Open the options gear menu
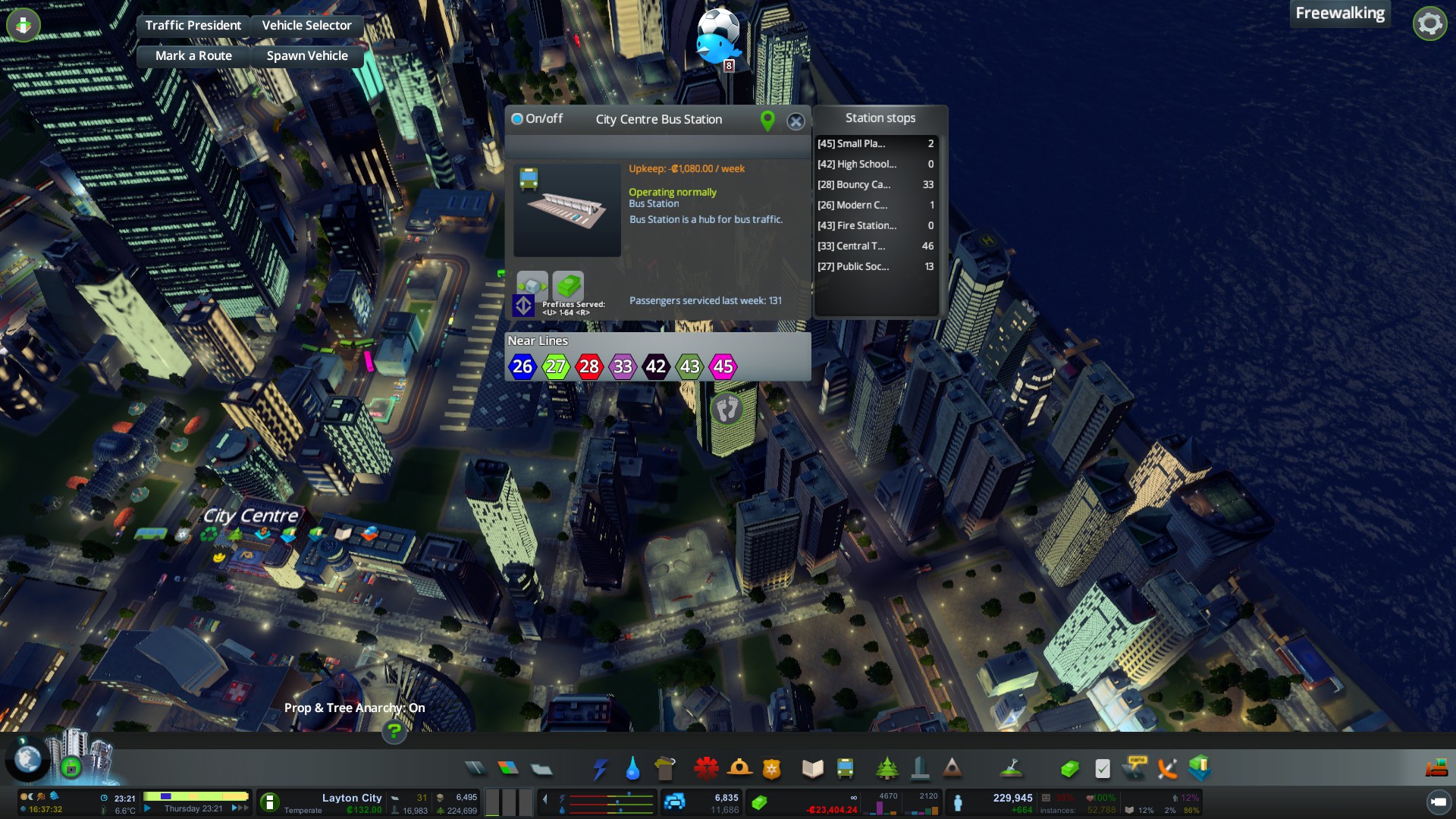This screenshot has height=819, width=1456. coord(1429,24)
